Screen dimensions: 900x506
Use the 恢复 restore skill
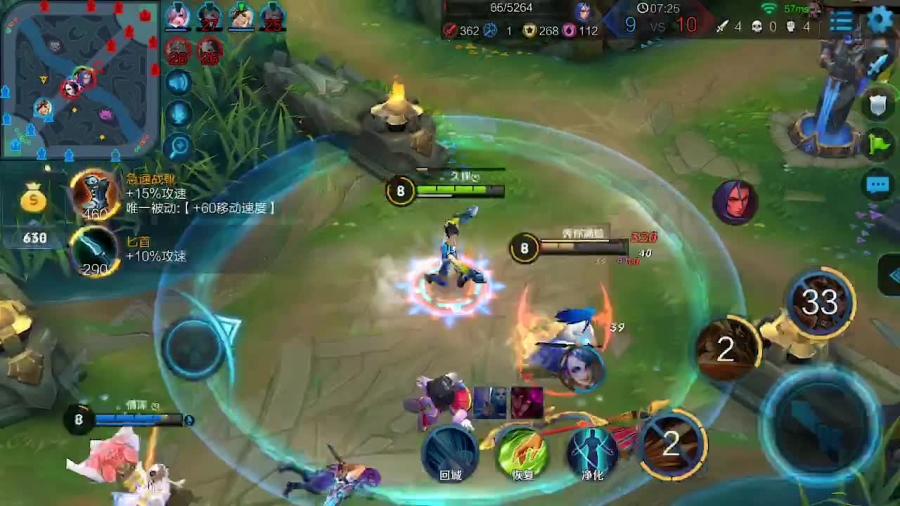pos(522,452)
